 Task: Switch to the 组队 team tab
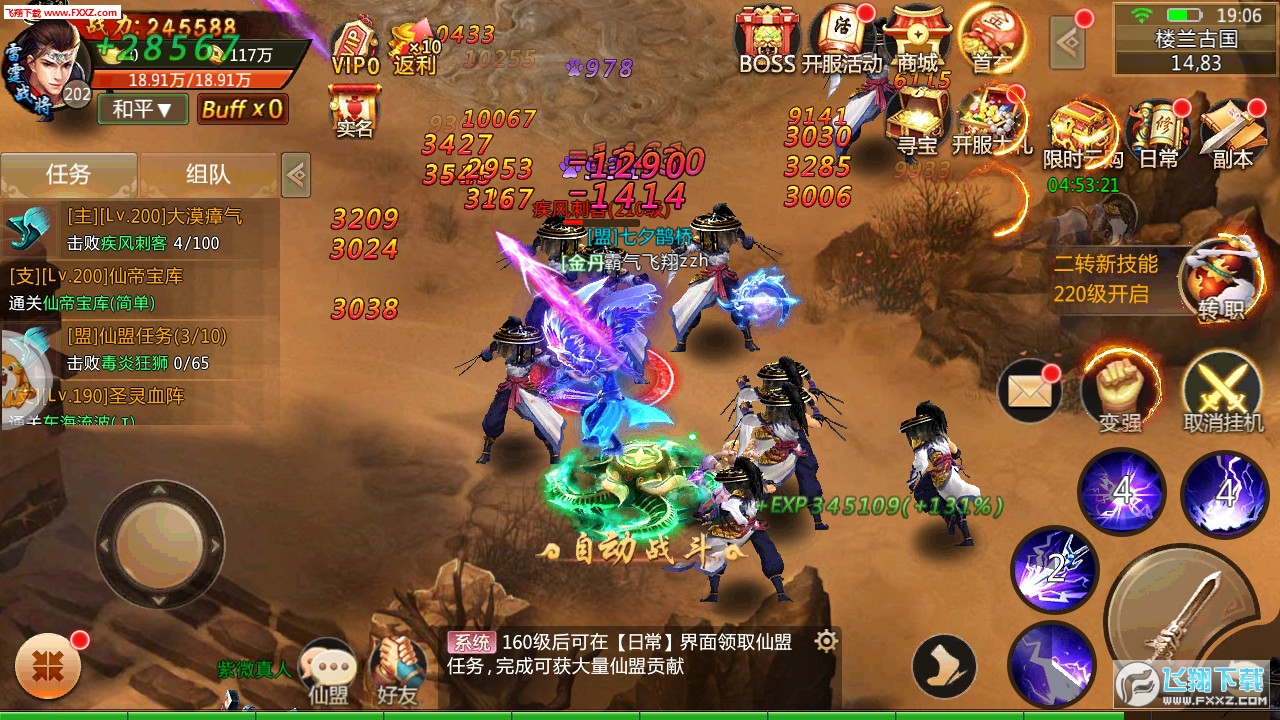click(x=210, y=173)
